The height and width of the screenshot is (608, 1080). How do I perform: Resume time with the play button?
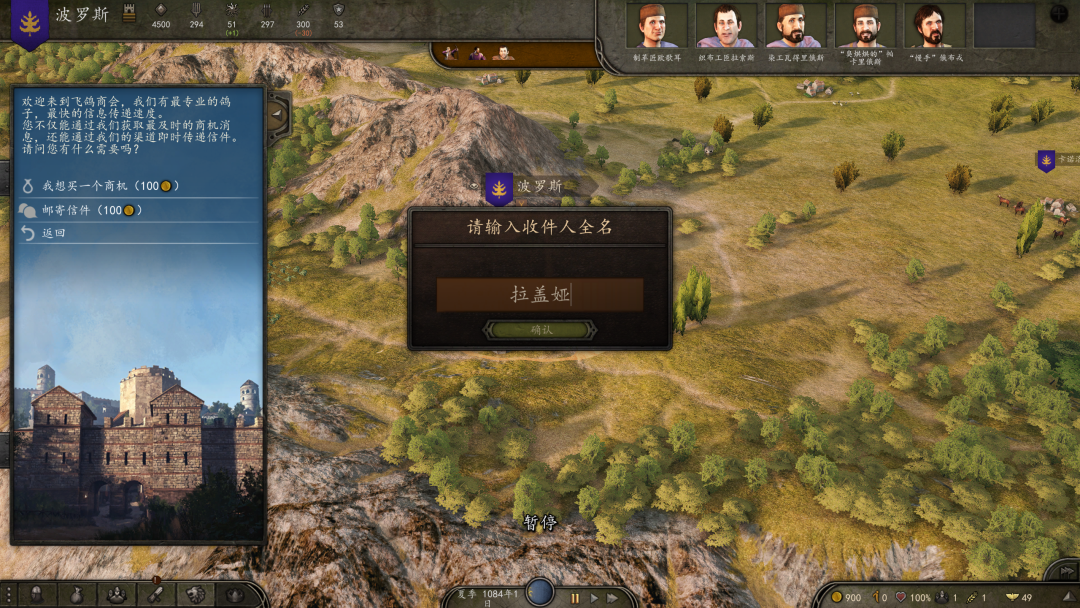594,598
